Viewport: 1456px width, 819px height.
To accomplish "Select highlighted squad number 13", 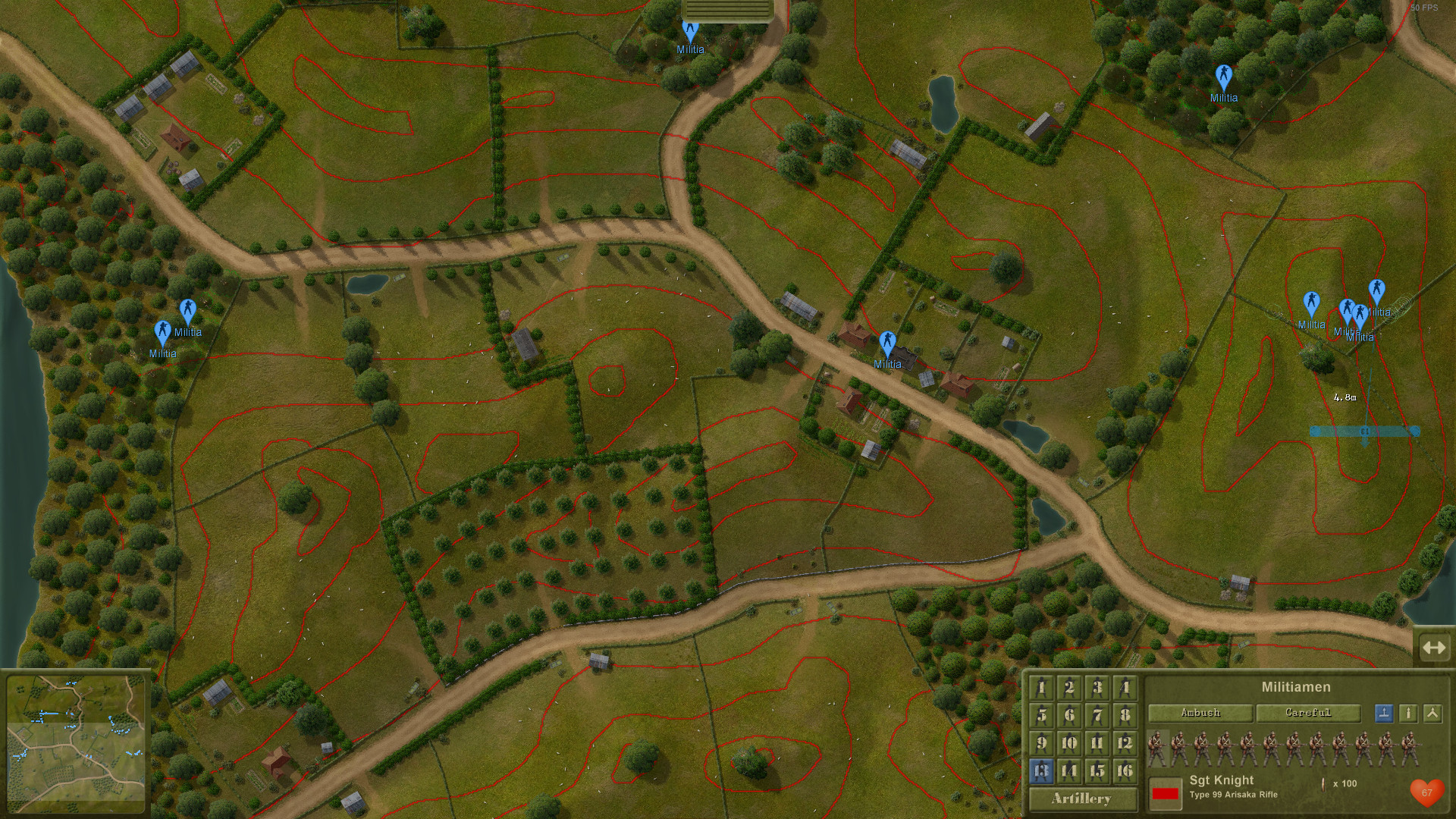I will [1041, 771].
